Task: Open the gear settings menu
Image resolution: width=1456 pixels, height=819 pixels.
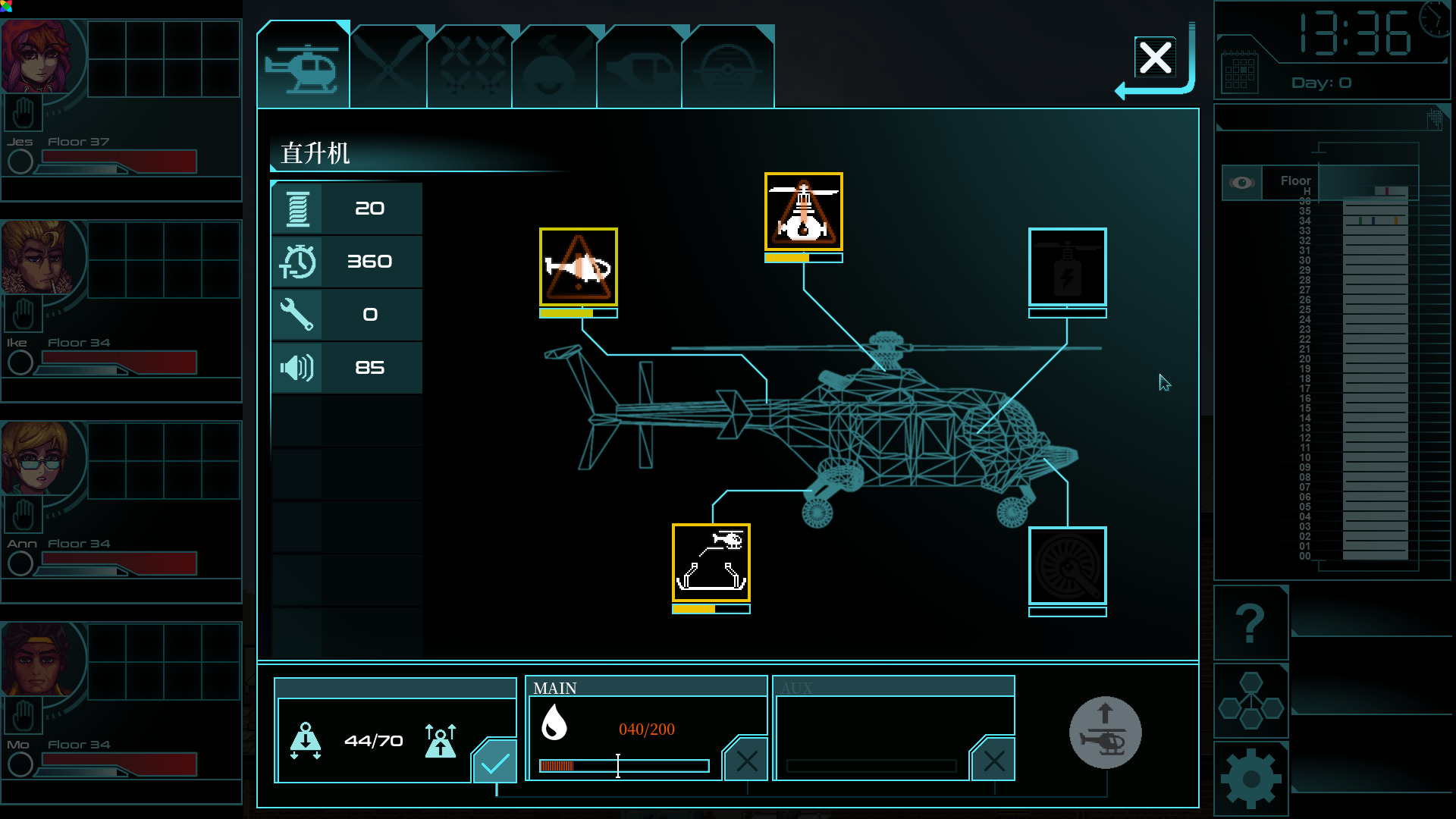Action: coord(1250,779)
